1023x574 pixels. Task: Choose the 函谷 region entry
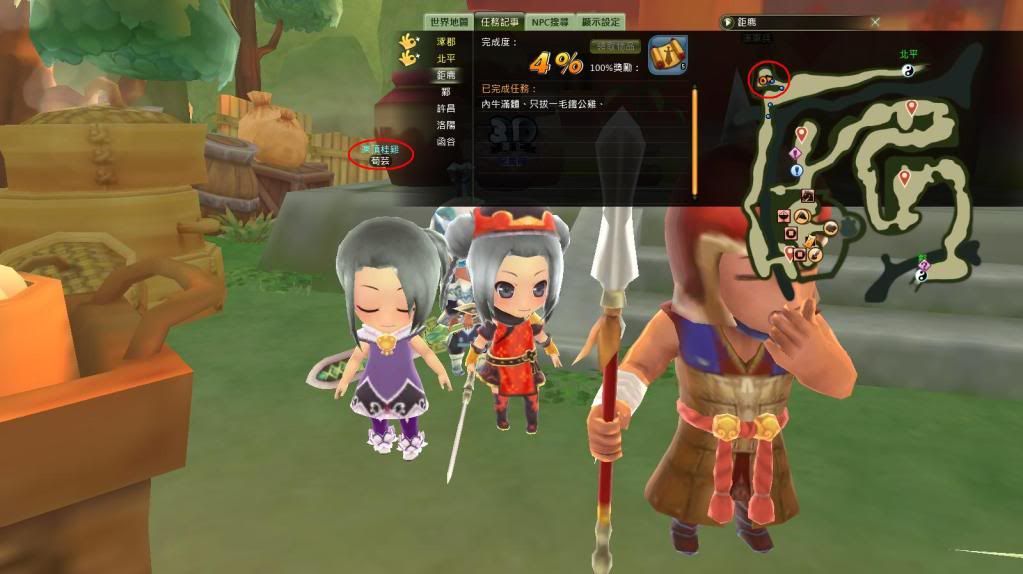[x=446, y=141]
